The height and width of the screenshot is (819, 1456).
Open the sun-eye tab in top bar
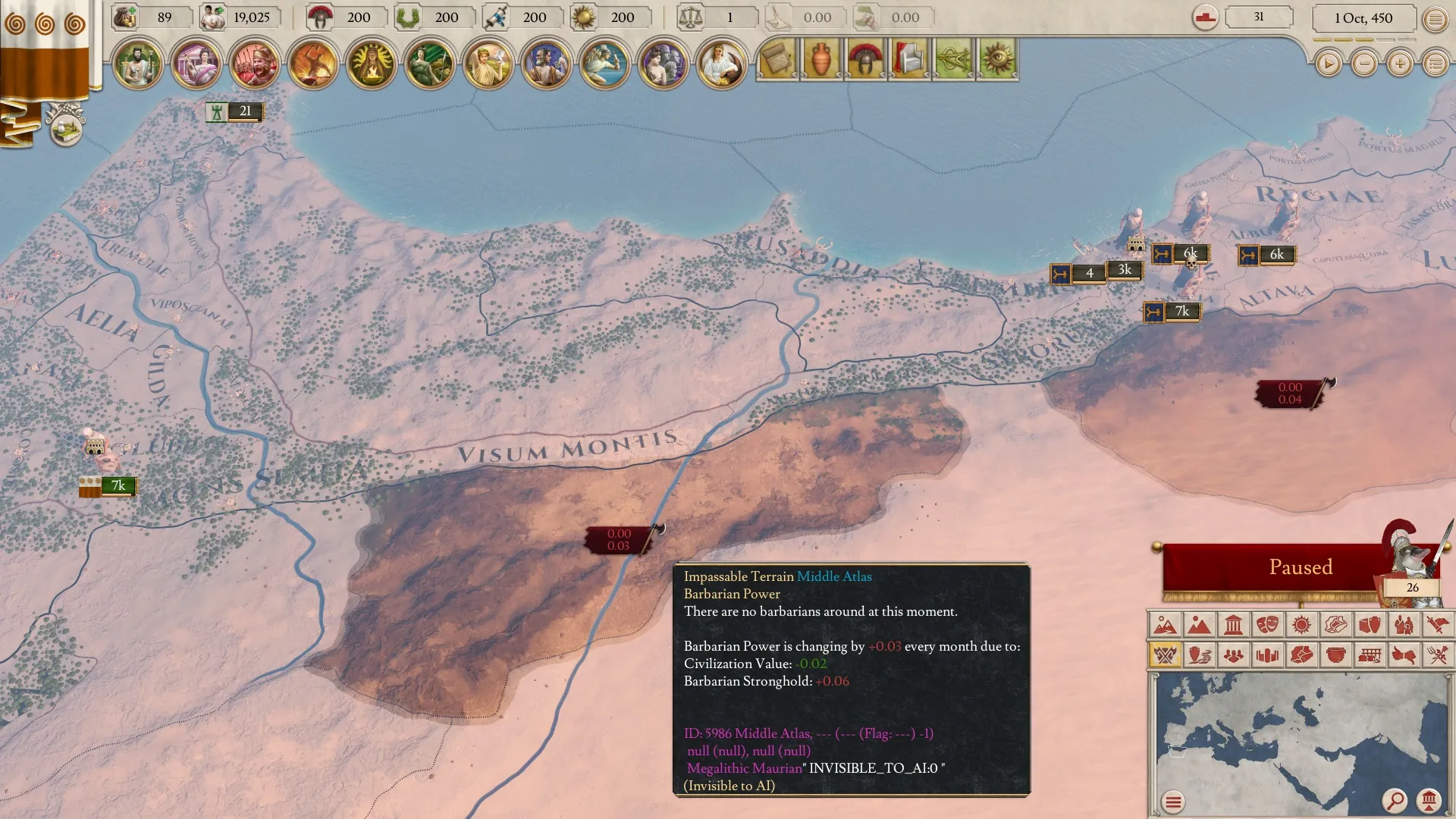(x=997, y=59)
